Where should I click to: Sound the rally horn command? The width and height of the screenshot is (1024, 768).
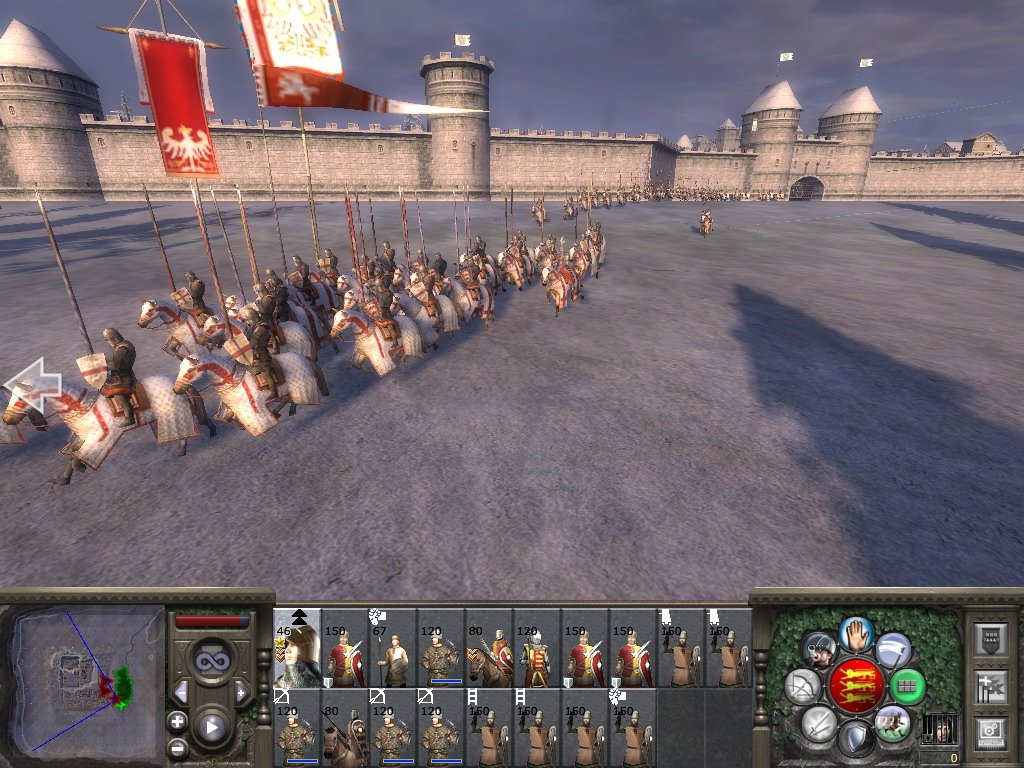(819, 650)
